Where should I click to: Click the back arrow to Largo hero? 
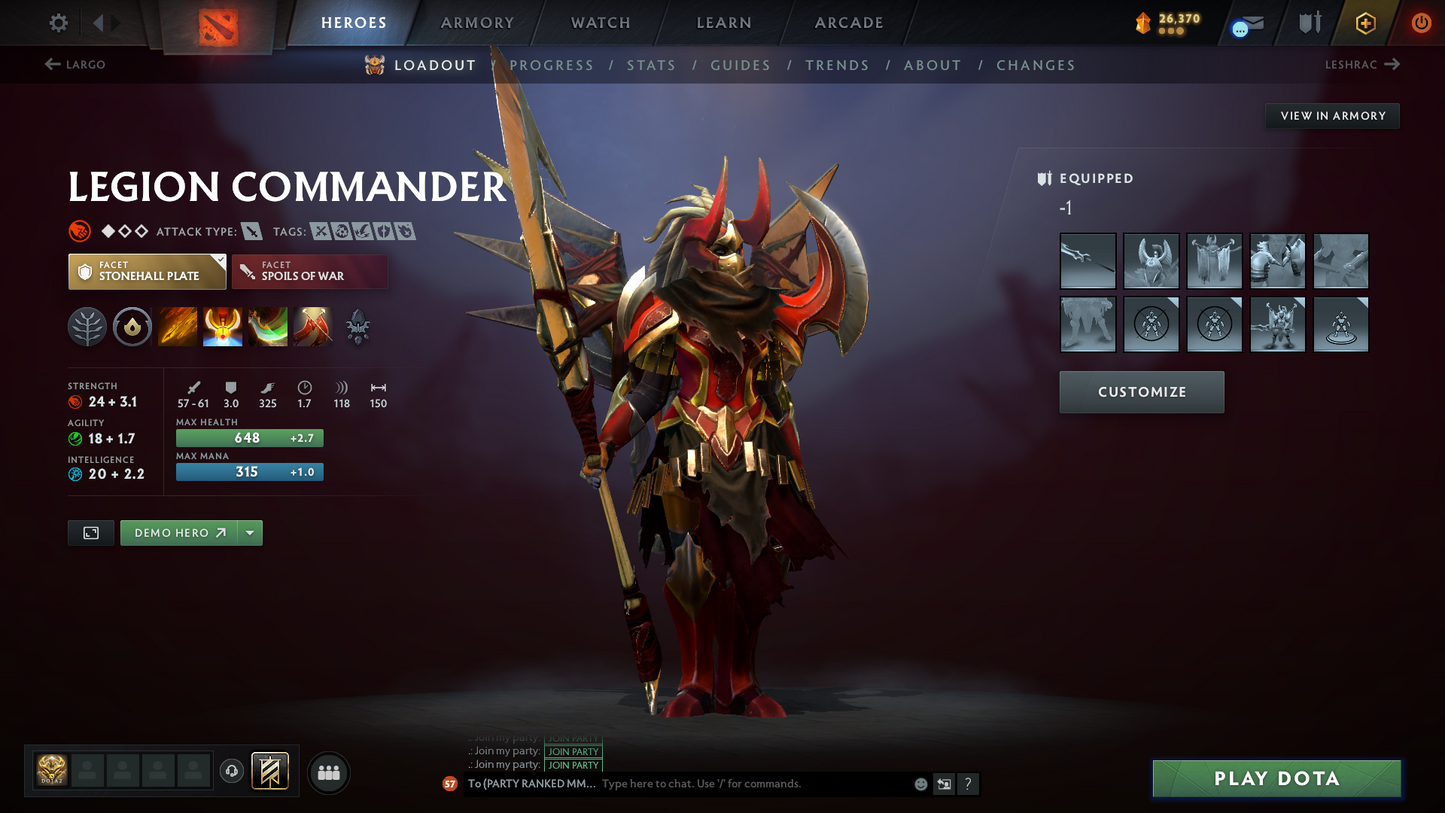[51, 64]
